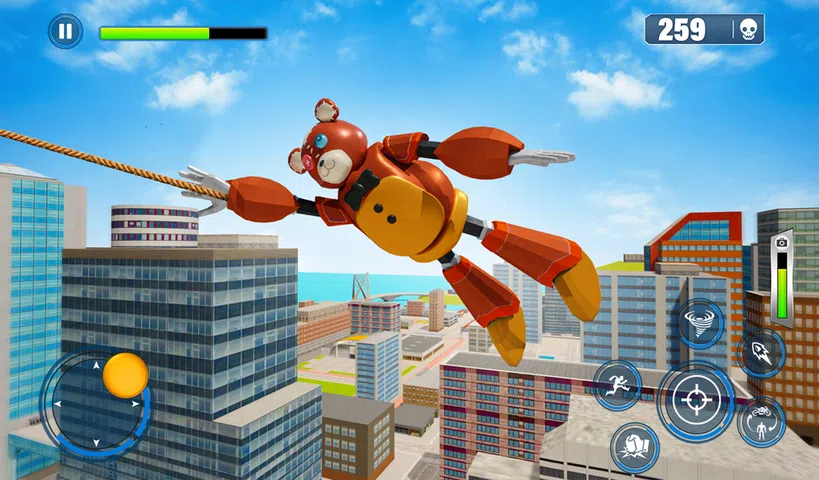Trigger the running sprint action

tap(617, 385)
